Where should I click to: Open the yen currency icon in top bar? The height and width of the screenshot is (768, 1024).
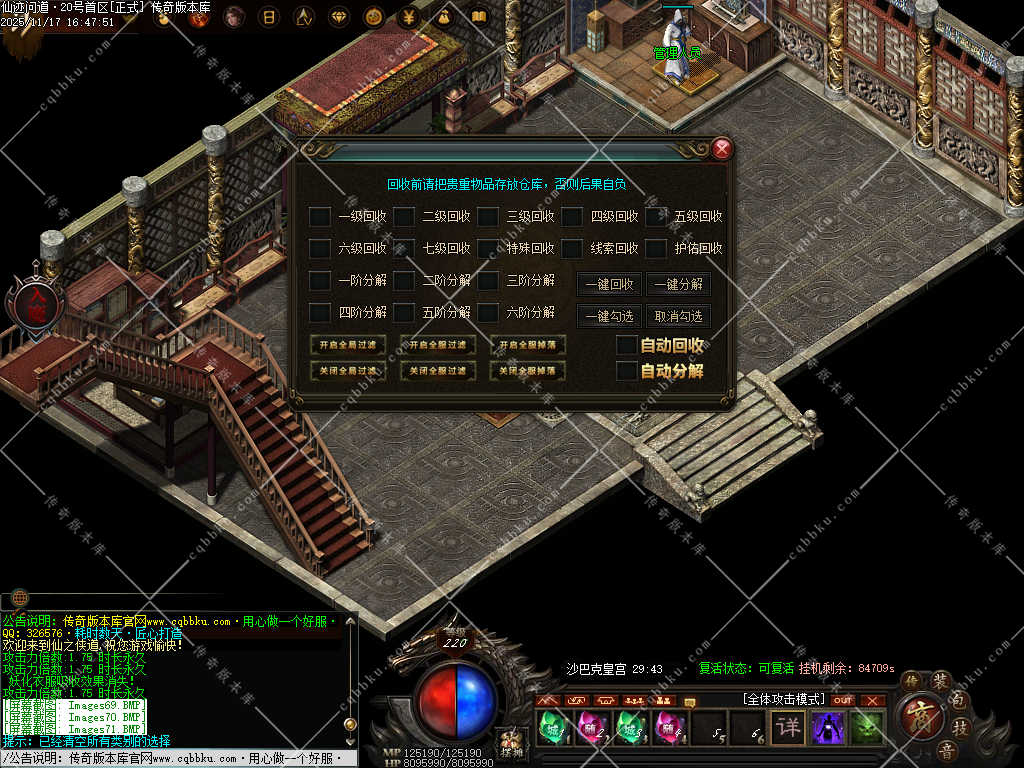(408, 16)
